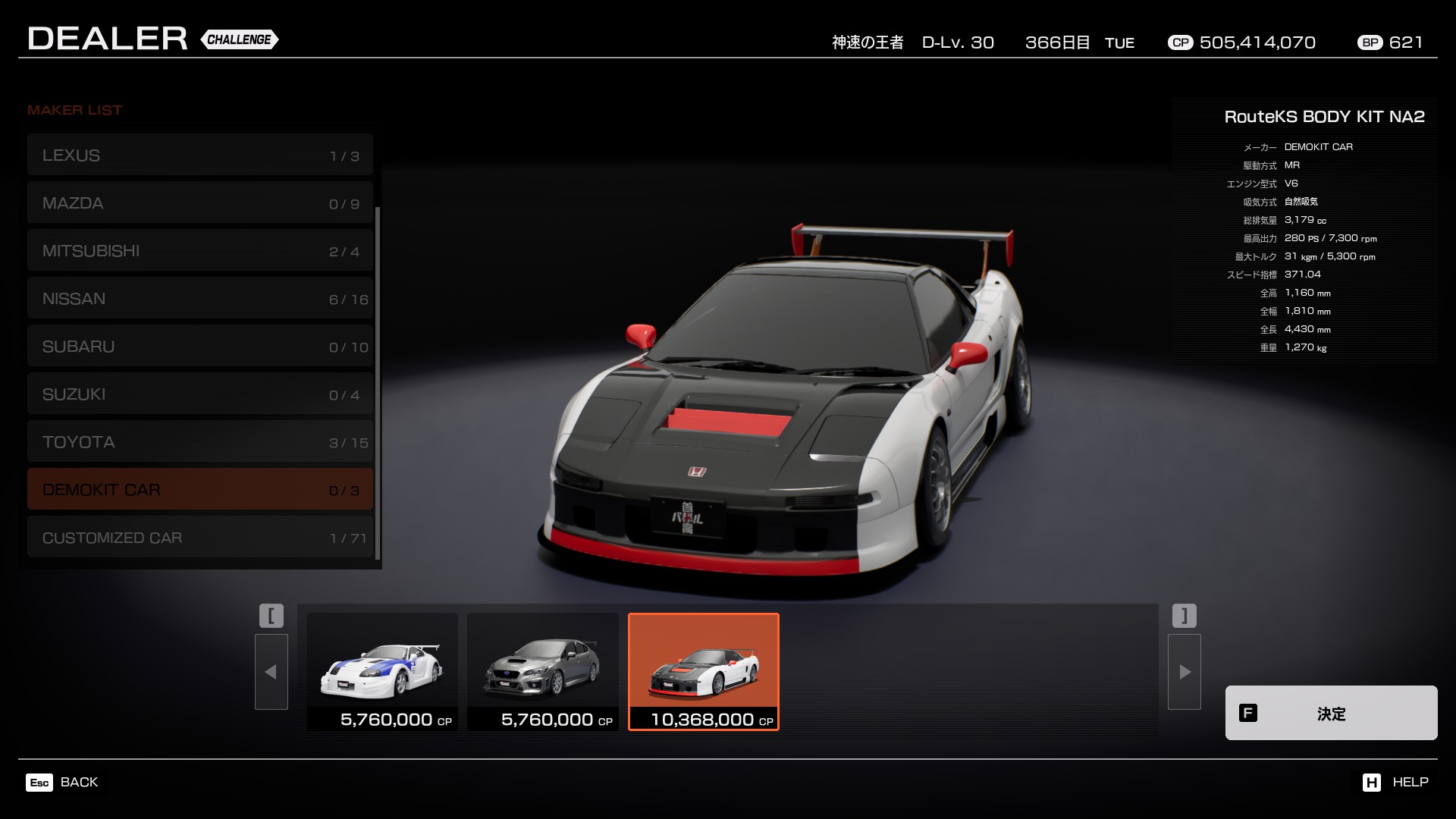
Task: Show next cars with the right arrow
Action: pyautogui.click(x=1185, y=672)
